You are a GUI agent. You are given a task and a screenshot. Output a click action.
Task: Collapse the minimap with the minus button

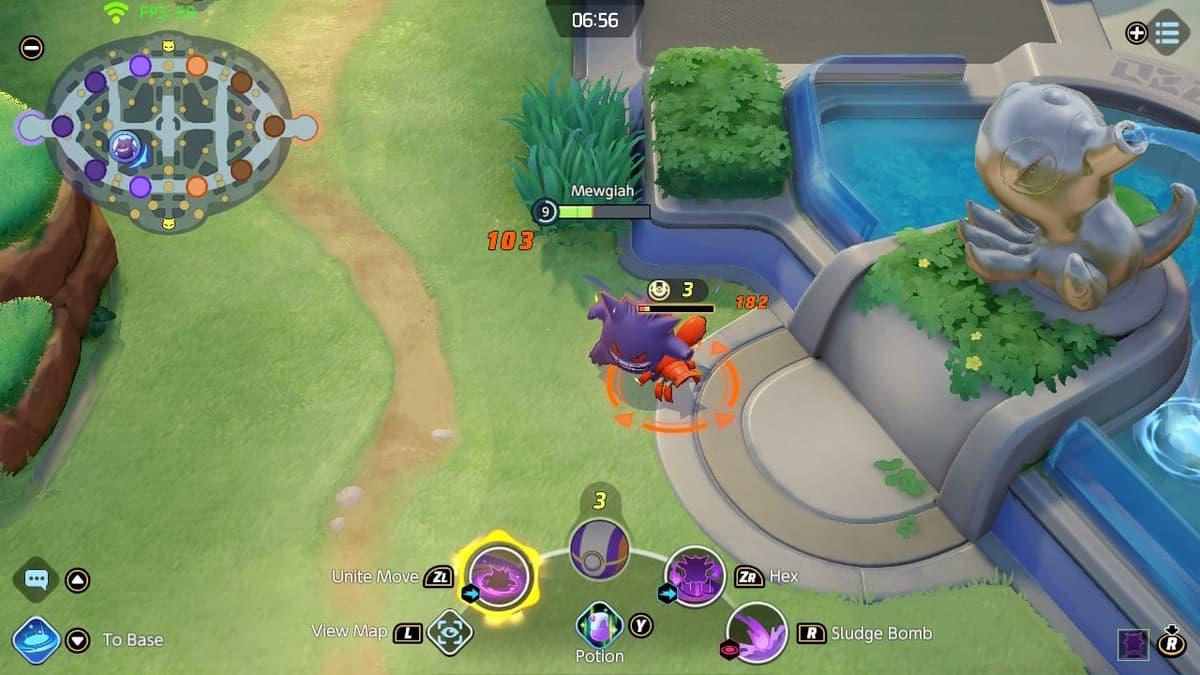pyautogui.click(x=31, y=47)
